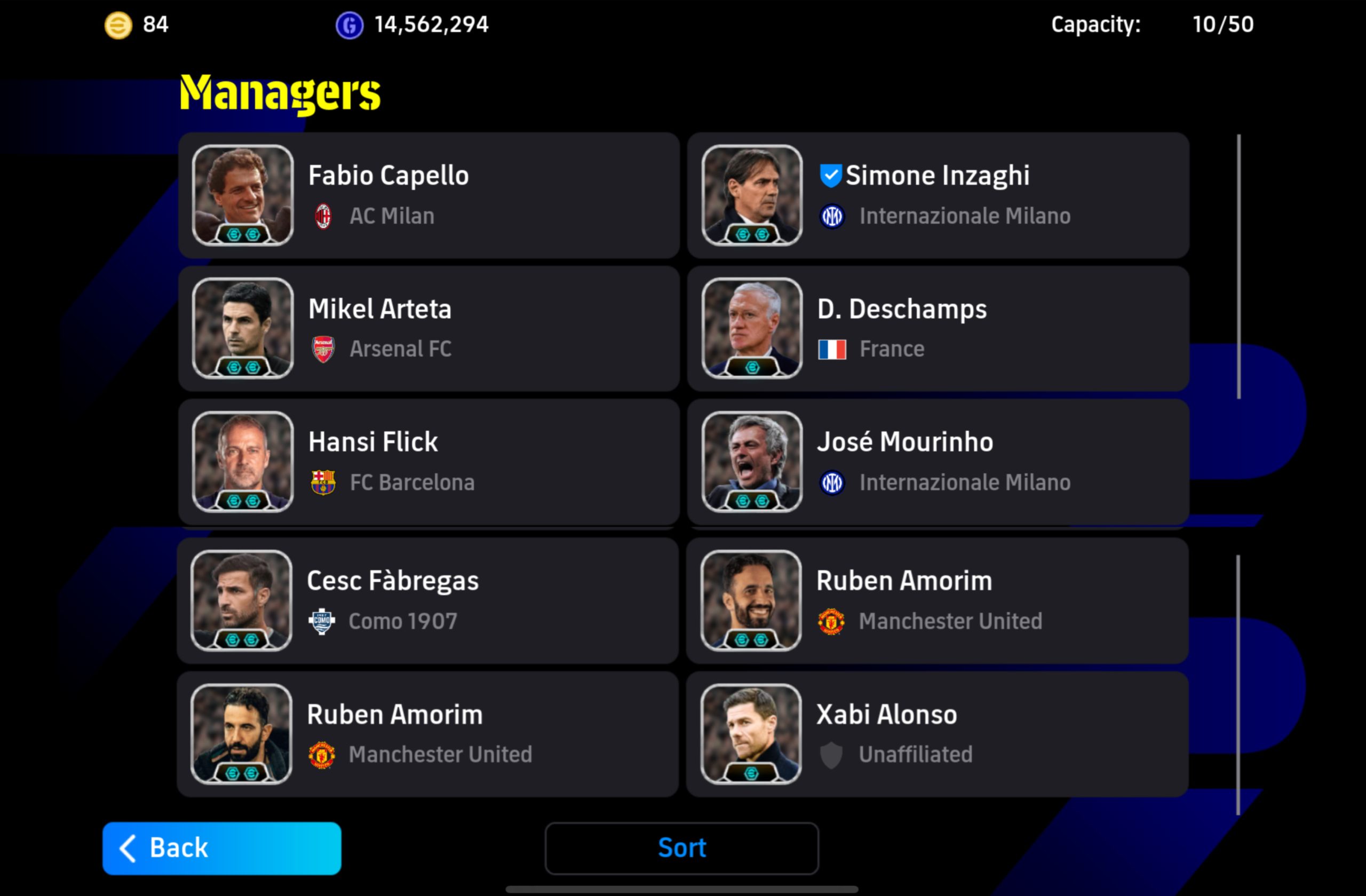This screenshot has height=896, width=1366.
Task: Select Cesc Fàbregas of Como 1907
Action: click(428, 600)
